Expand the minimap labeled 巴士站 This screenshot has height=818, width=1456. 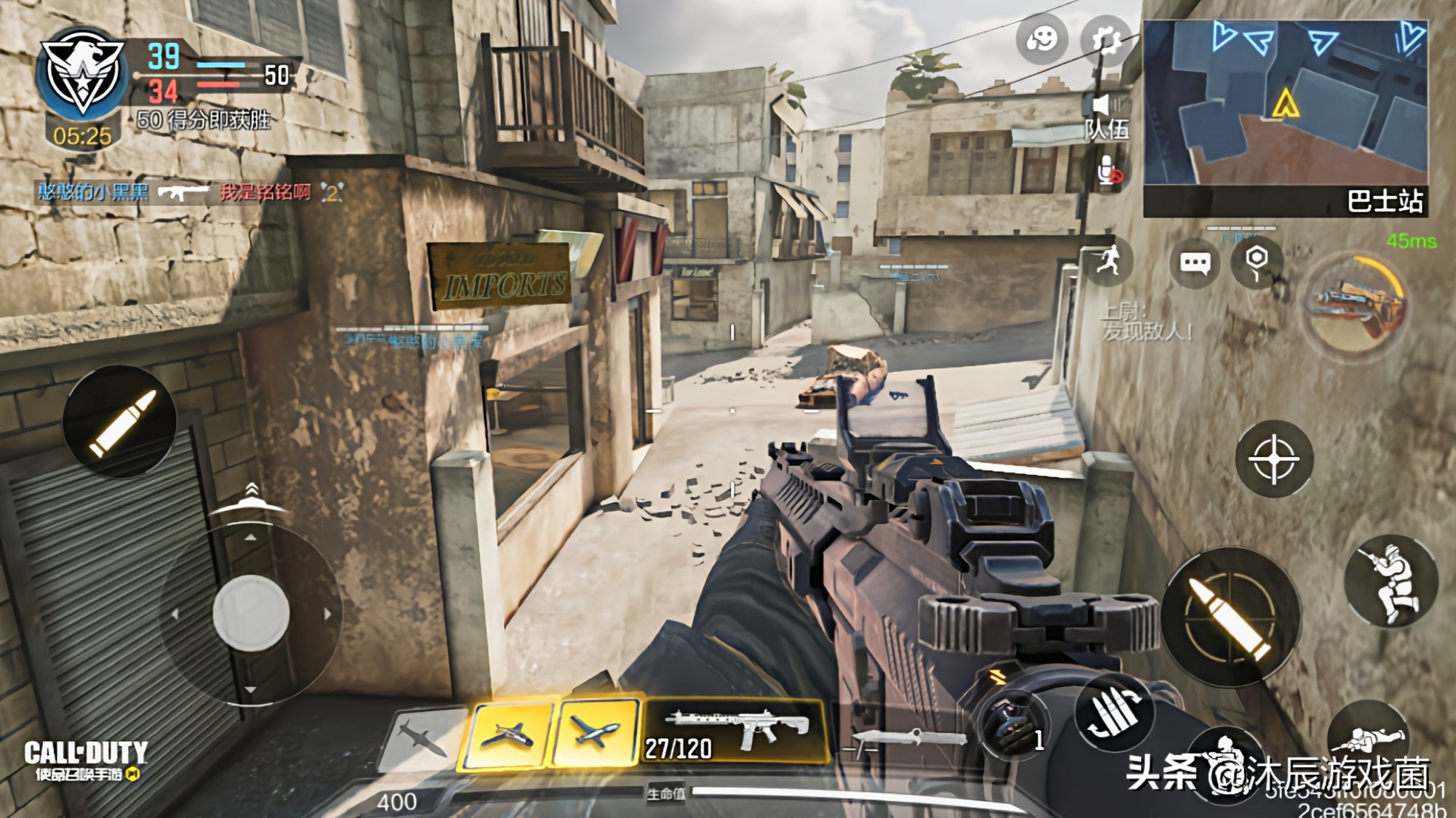(x=1285, y=118)
